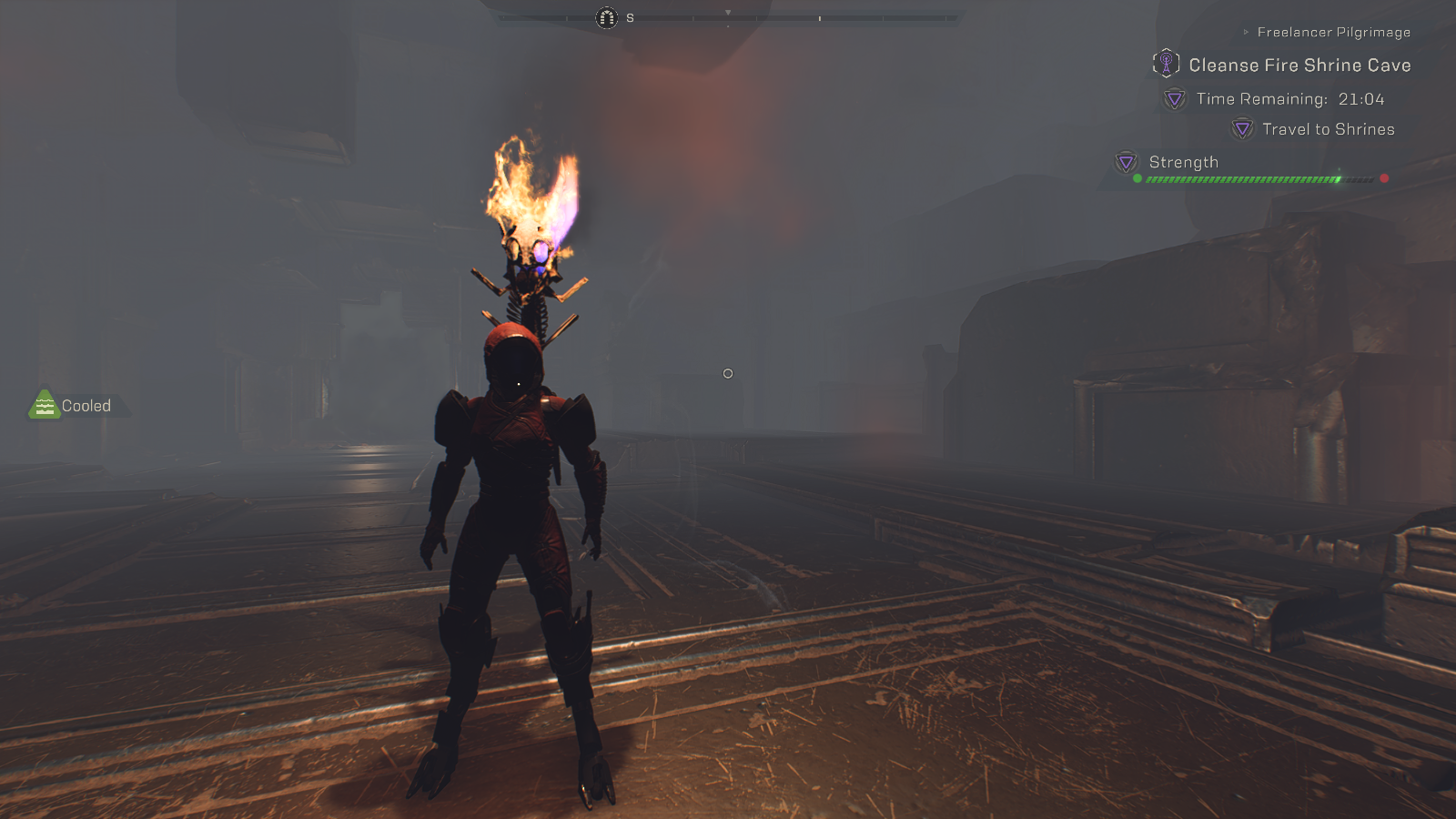The image size is (1456, 819).
Task: Click the compass gateway marker icon
Action: click(x=606, y=18)
